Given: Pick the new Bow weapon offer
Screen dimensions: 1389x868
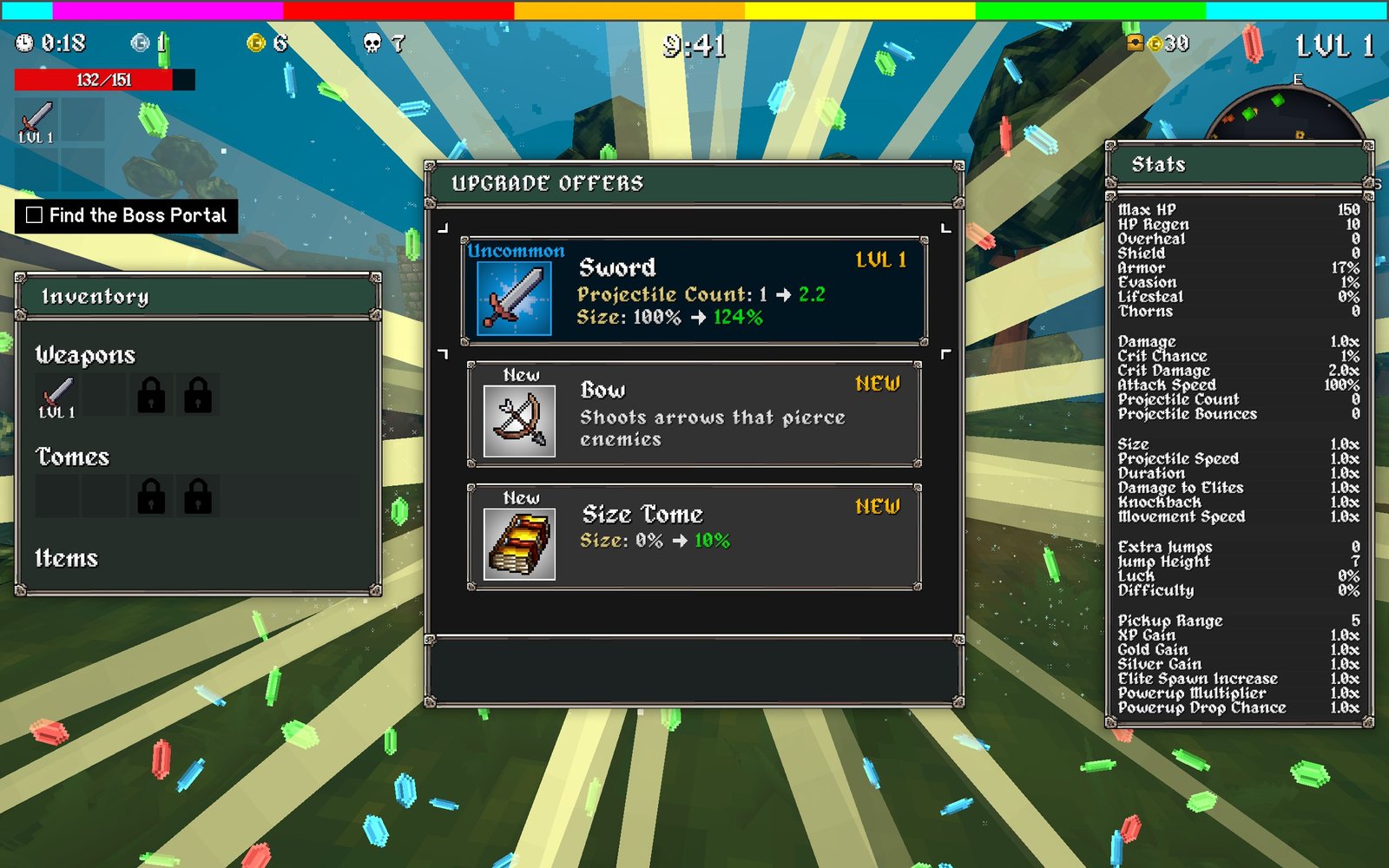Looking at the screenshot, I should pyautogui.click(x=693, y=414).
